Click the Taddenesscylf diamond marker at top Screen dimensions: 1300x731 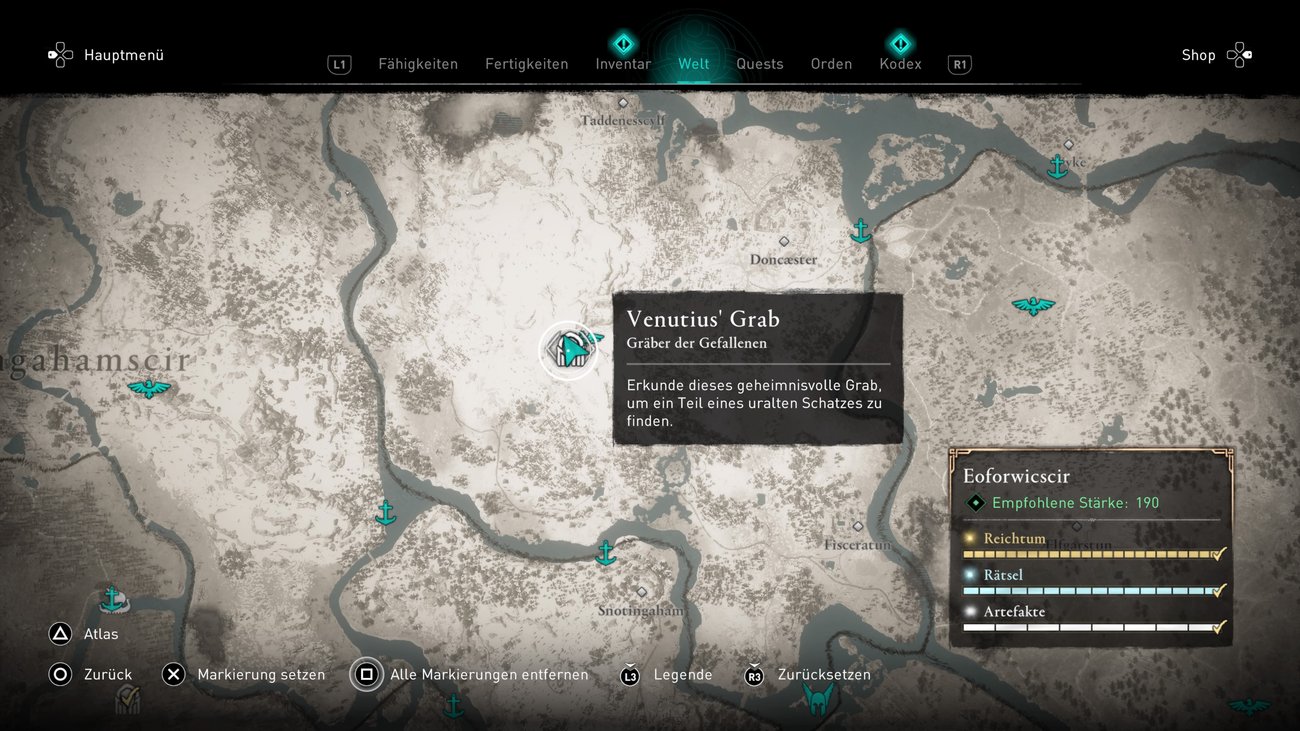pyautogui.click(x=624, y=103)
